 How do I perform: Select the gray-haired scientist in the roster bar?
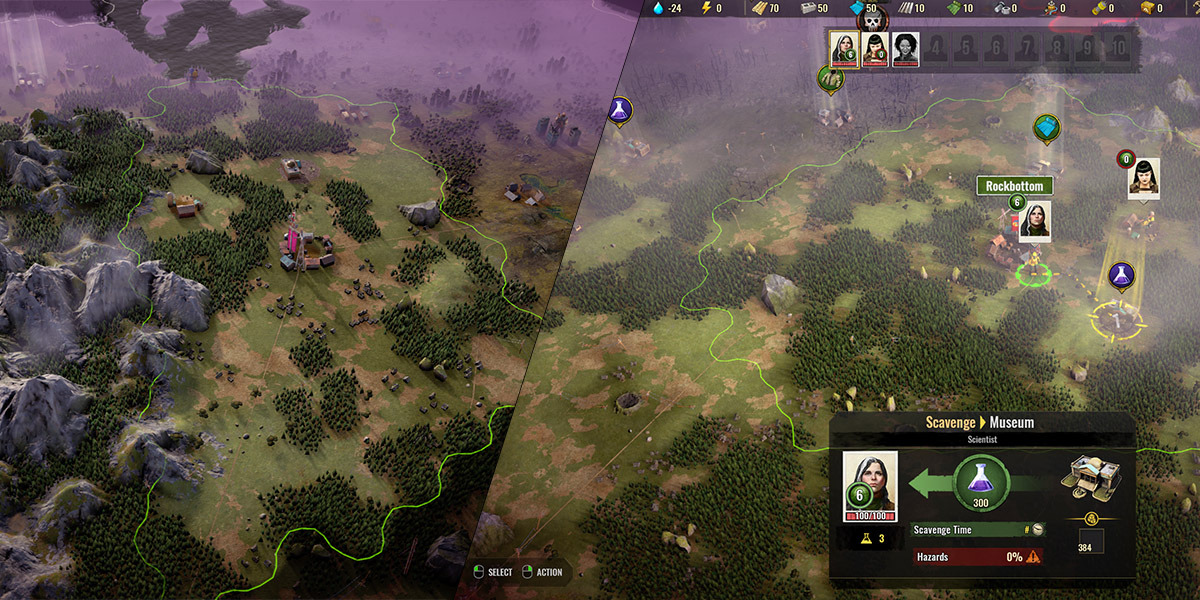tap(845, 49)
